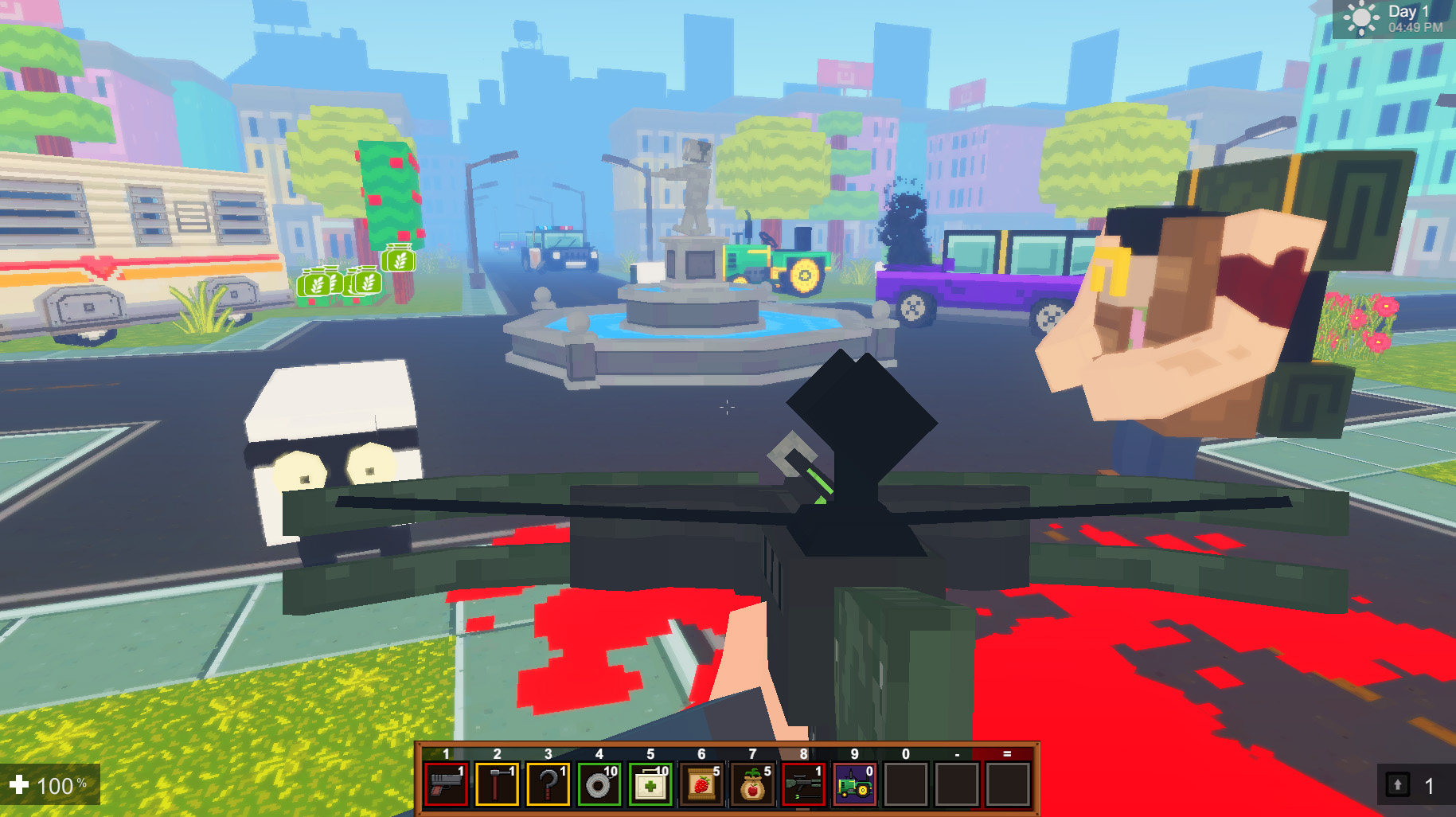Select the sickle in hotbar slot 3
Viewport: 1456px width, 817px height.
coord(548,784)
